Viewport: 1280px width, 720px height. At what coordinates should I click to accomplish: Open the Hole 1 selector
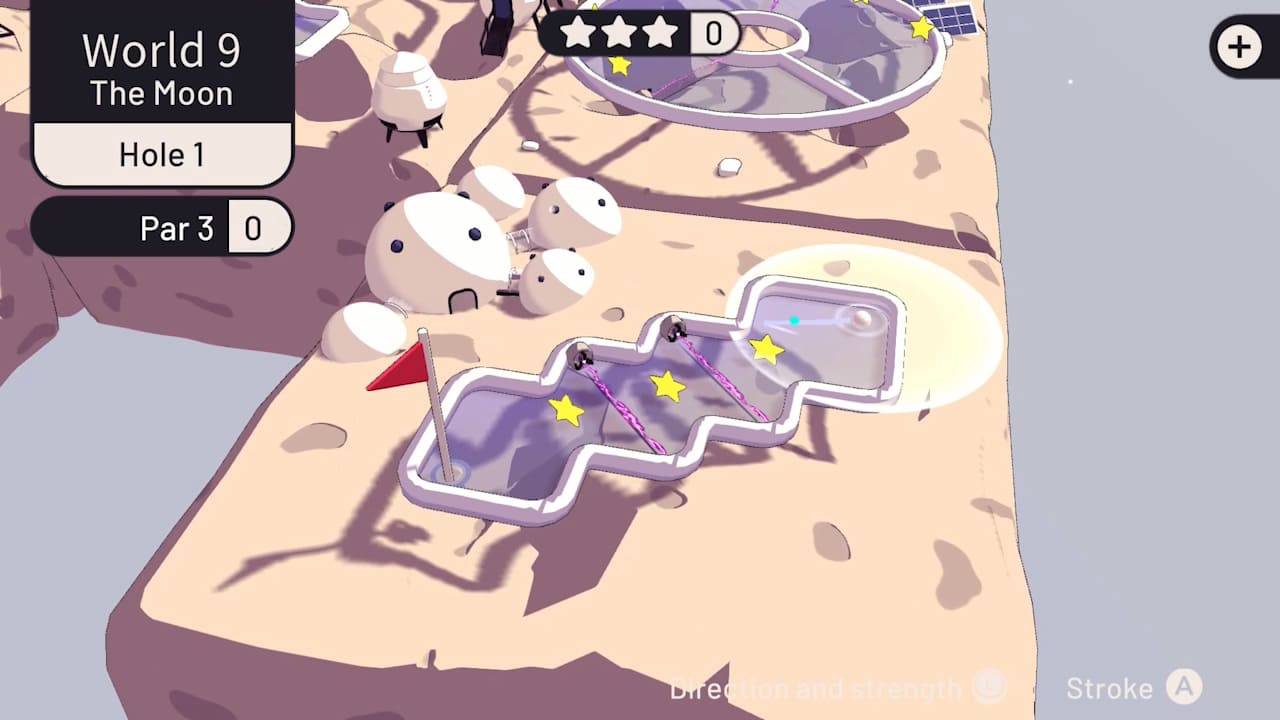click(163, 154)
